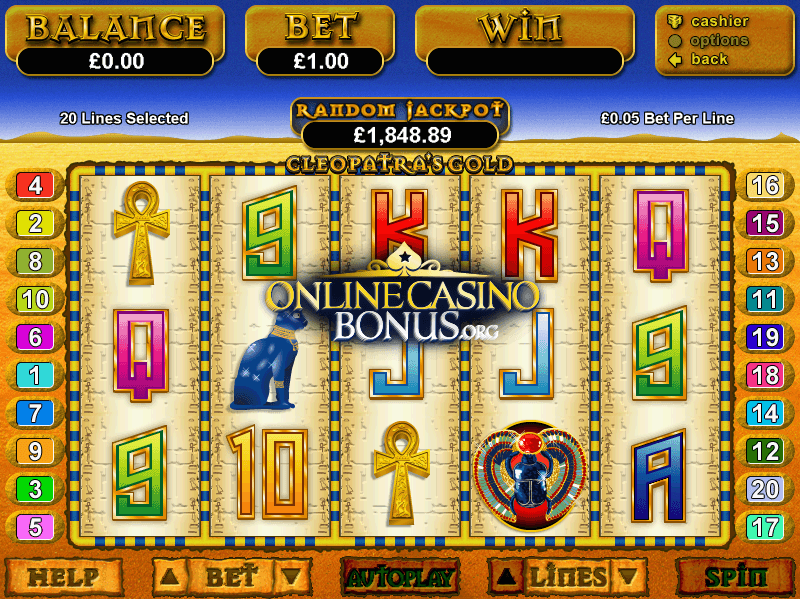The width and height of the screenshot is (802, 599).
Task: Increase the number of lines
Action: point(506,577)
